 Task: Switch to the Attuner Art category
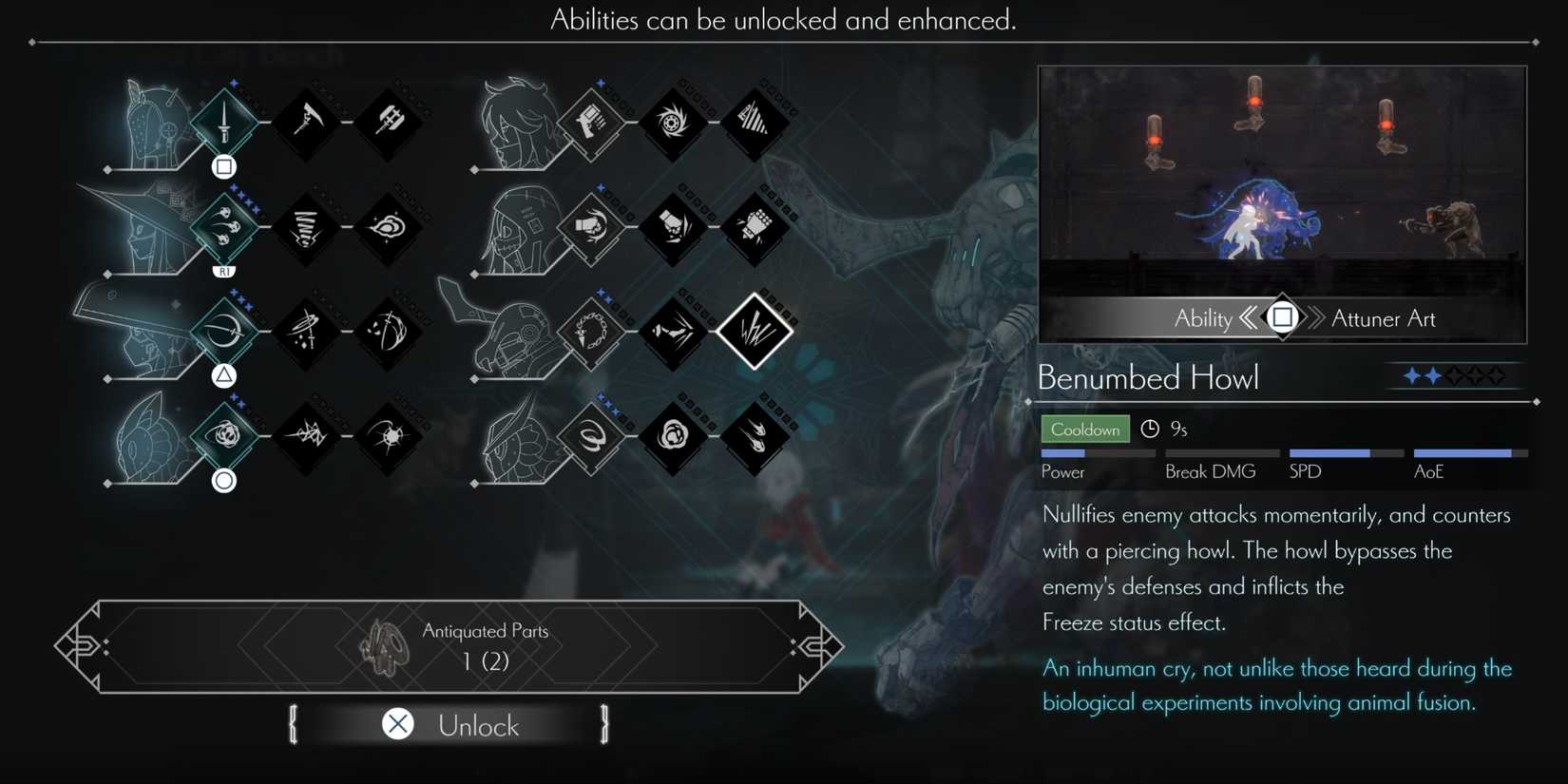click(x=1384, y=319)
